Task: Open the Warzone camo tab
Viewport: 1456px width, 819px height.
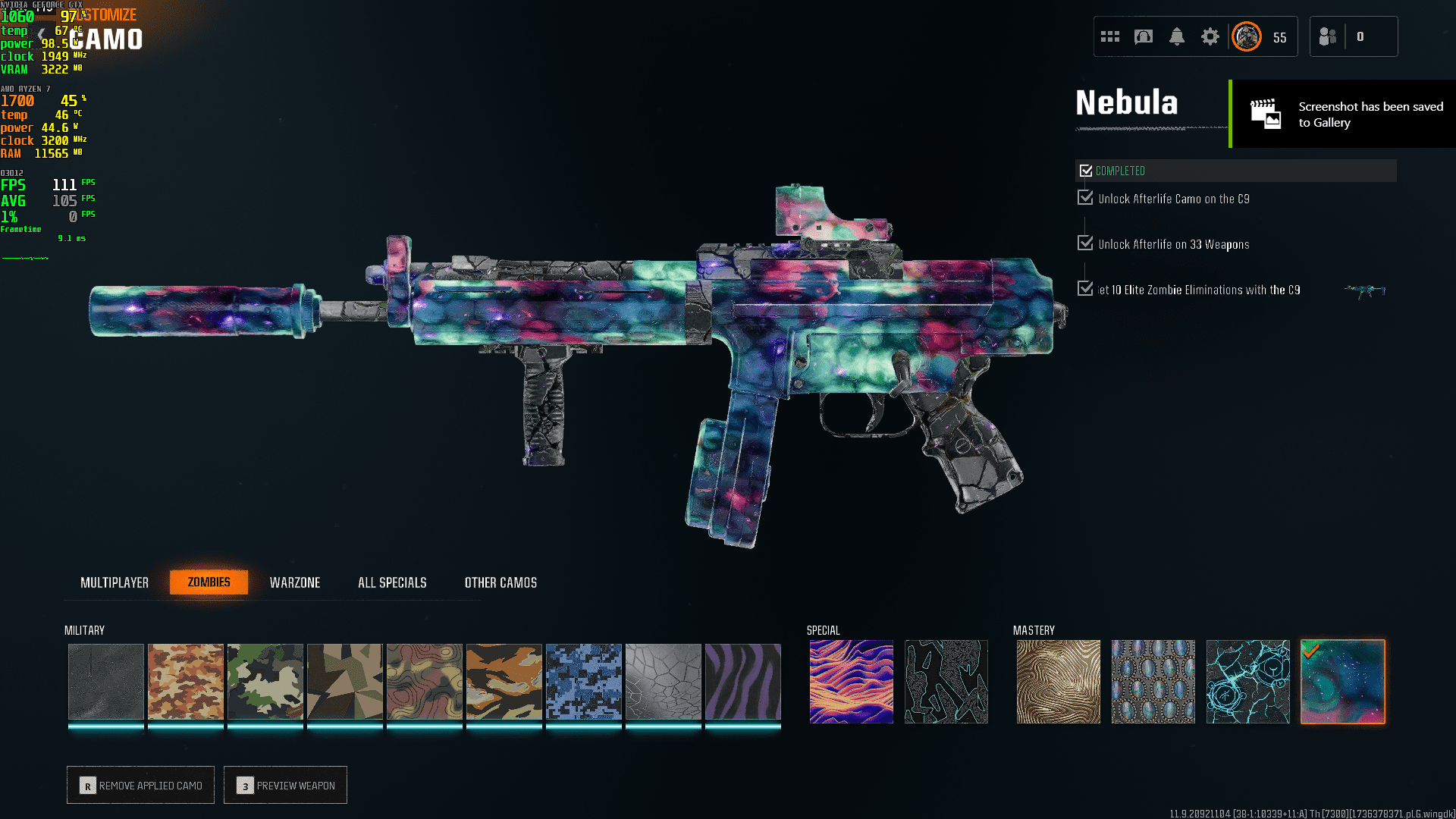Action: click(295, 582)
